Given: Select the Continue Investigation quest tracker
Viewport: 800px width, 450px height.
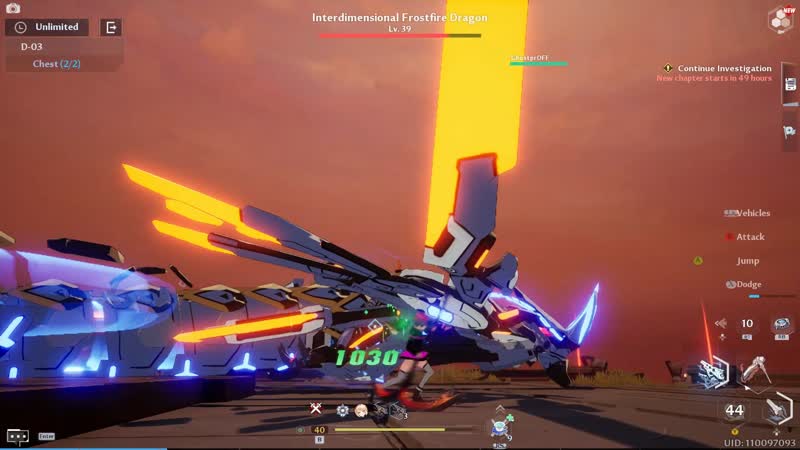Looking at the screenshot, I should click(724, 68).
